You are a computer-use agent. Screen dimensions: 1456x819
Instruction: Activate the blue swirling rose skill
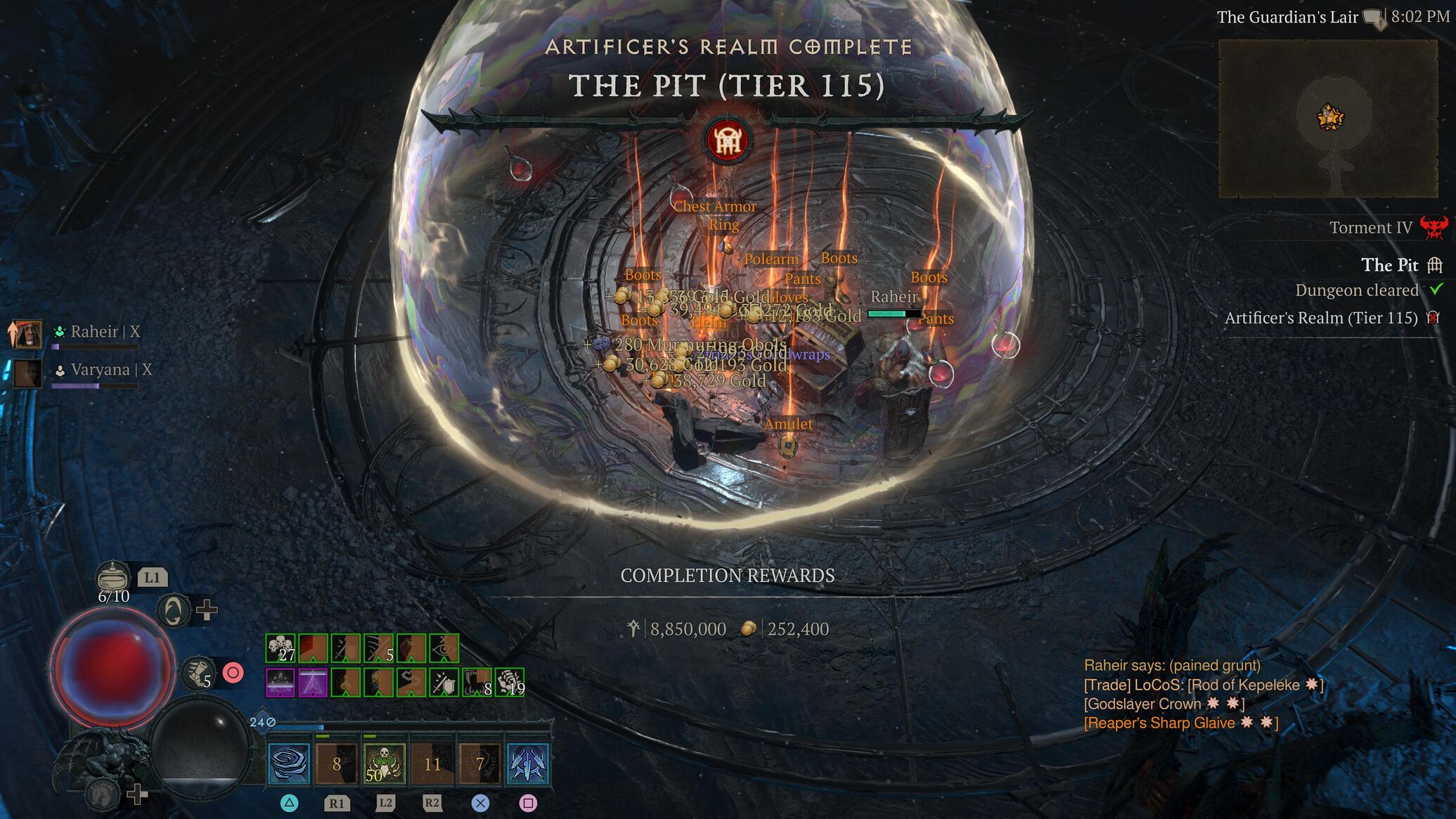289,763
